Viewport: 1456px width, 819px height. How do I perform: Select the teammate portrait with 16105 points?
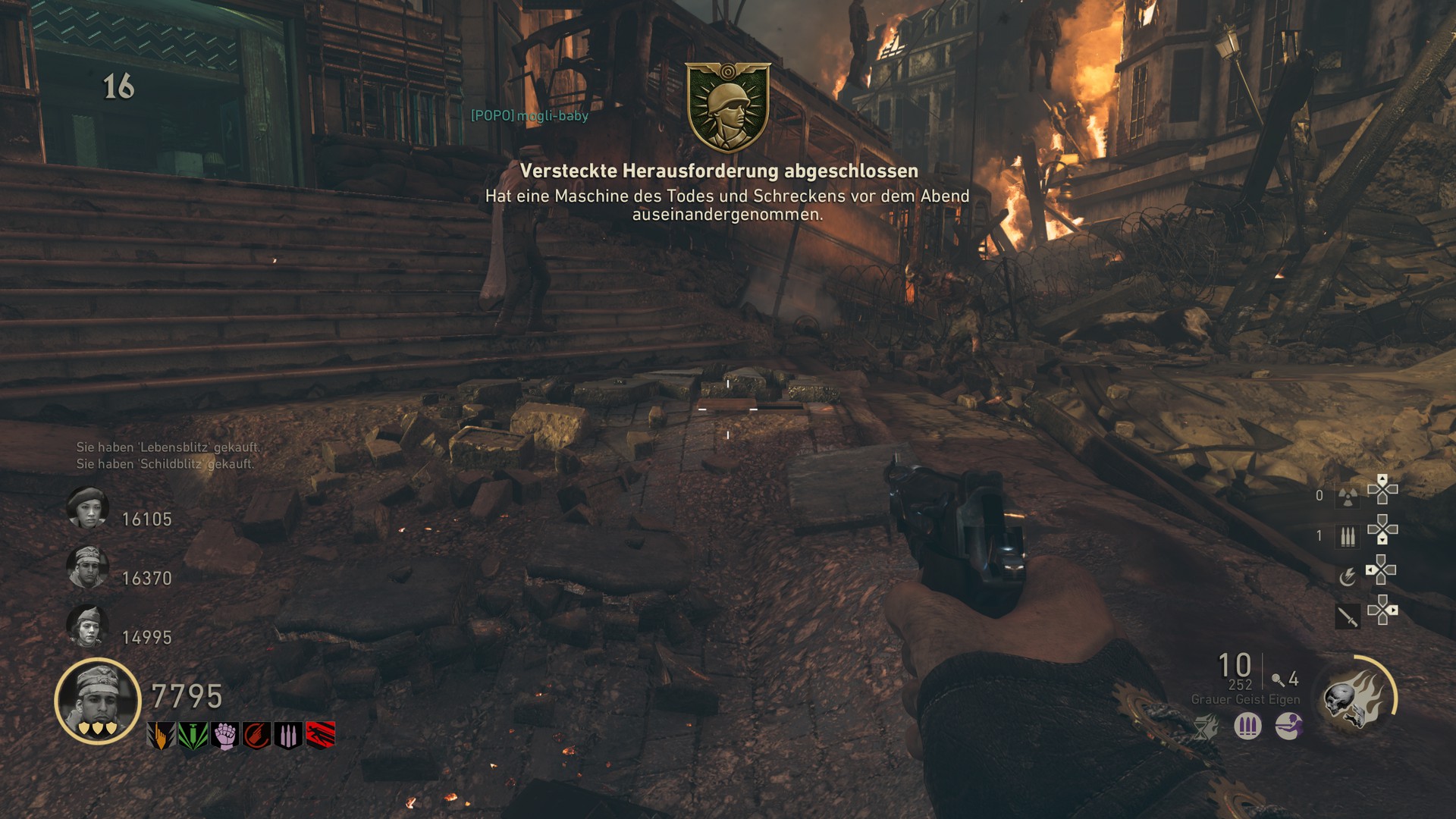coord(88,508)
